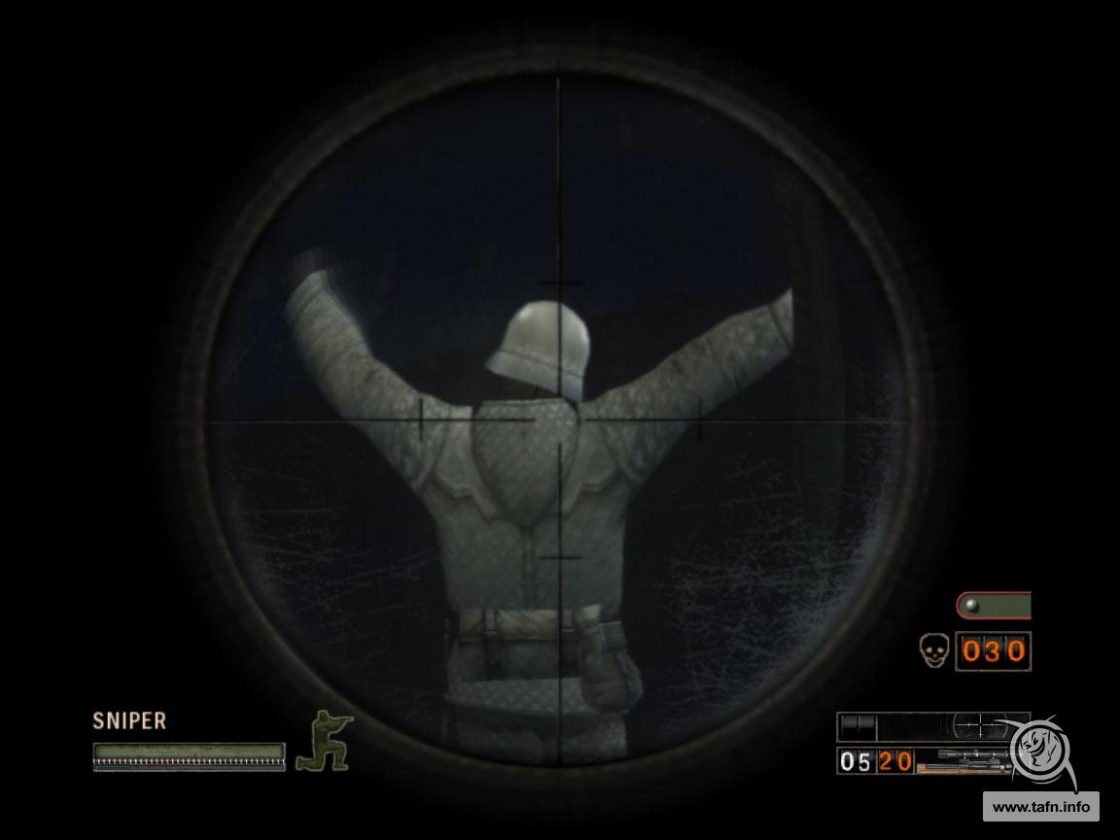Viewport: 1120px width, 840px height.
Task: Click the kneeling soldier stance icon
Action: tap(323, 740)
